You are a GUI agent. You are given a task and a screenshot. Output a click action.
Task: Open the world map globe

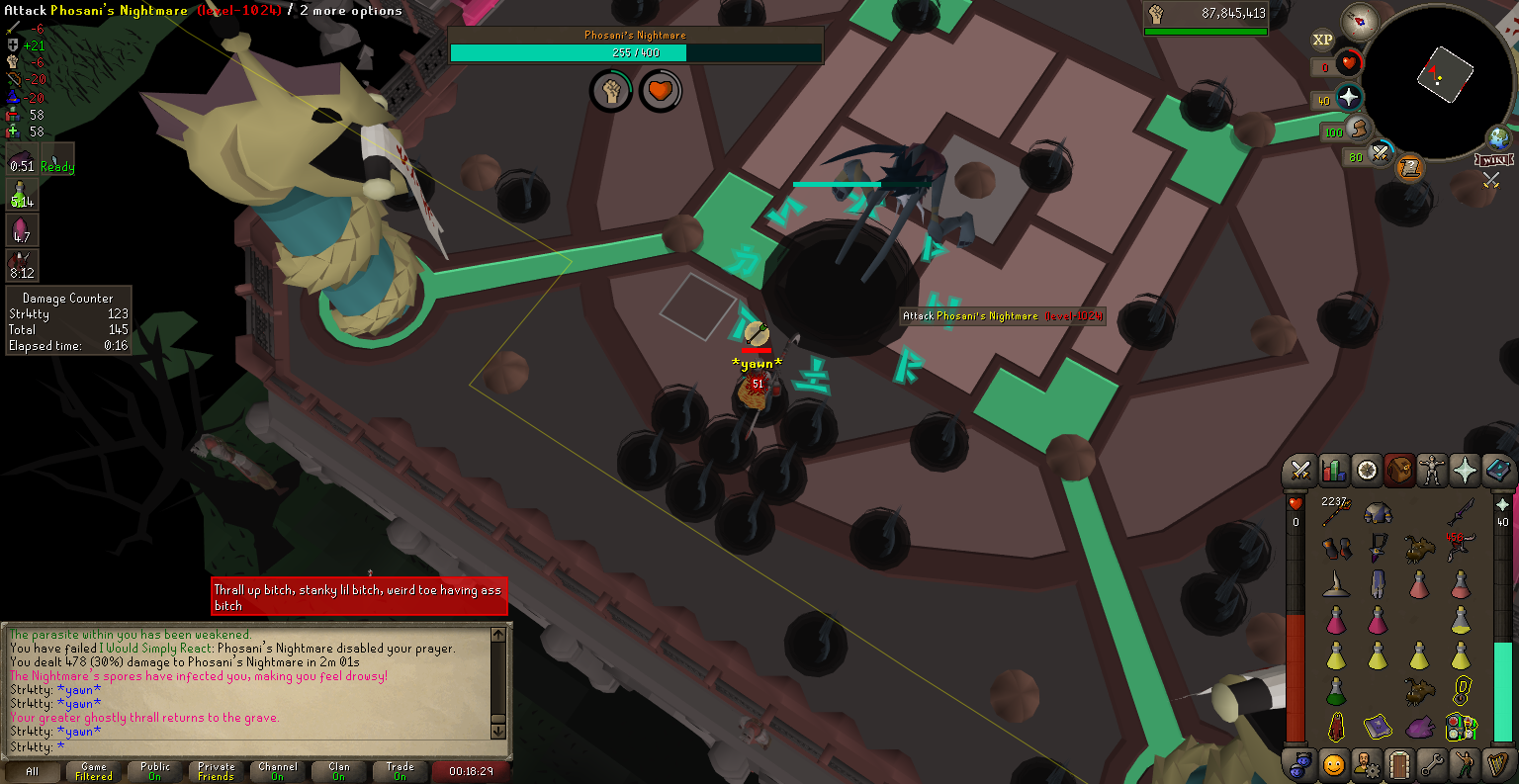[1499, 137]
